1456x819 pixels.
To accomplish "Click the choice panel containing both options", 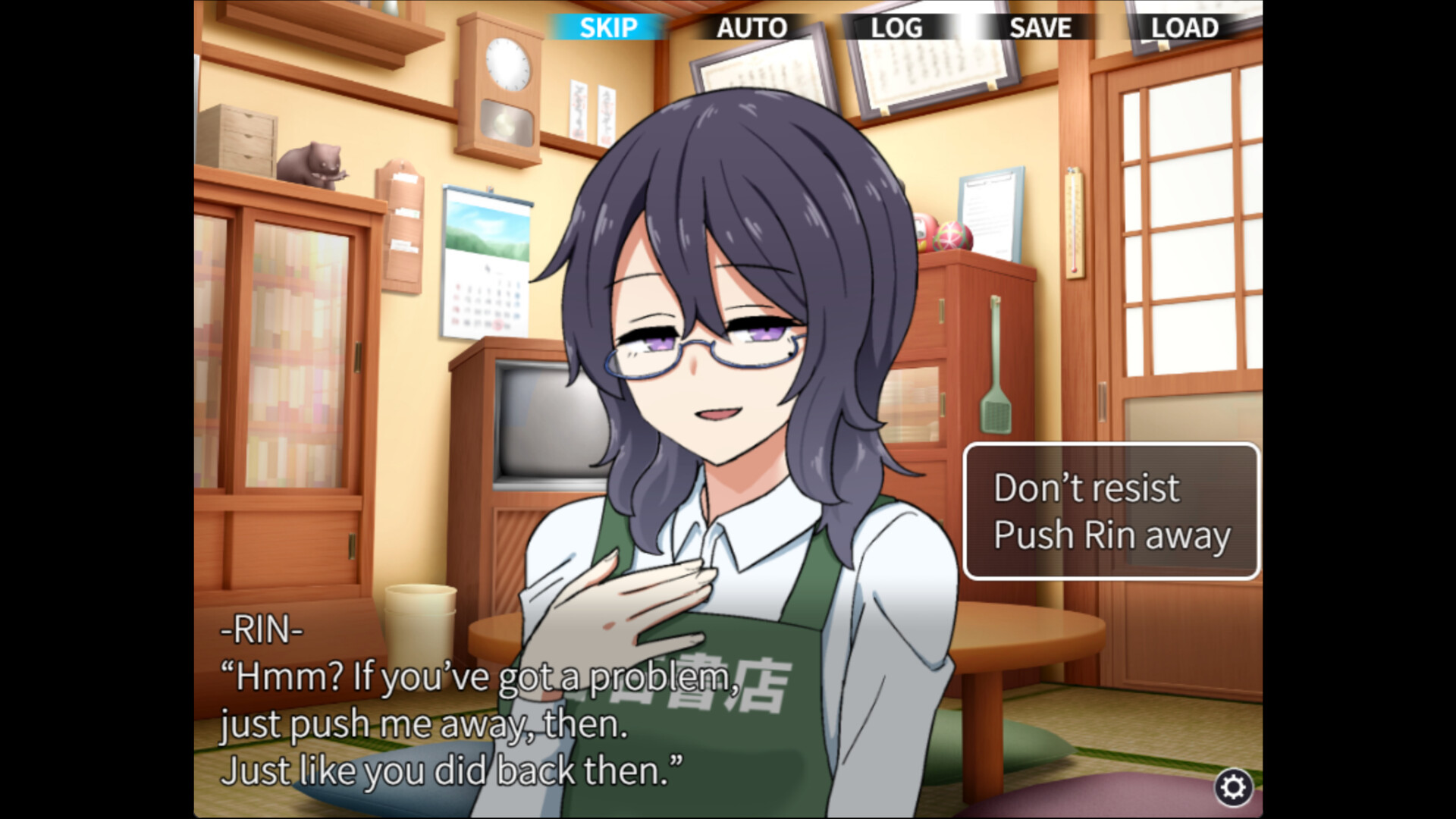I will [1110, 512].
